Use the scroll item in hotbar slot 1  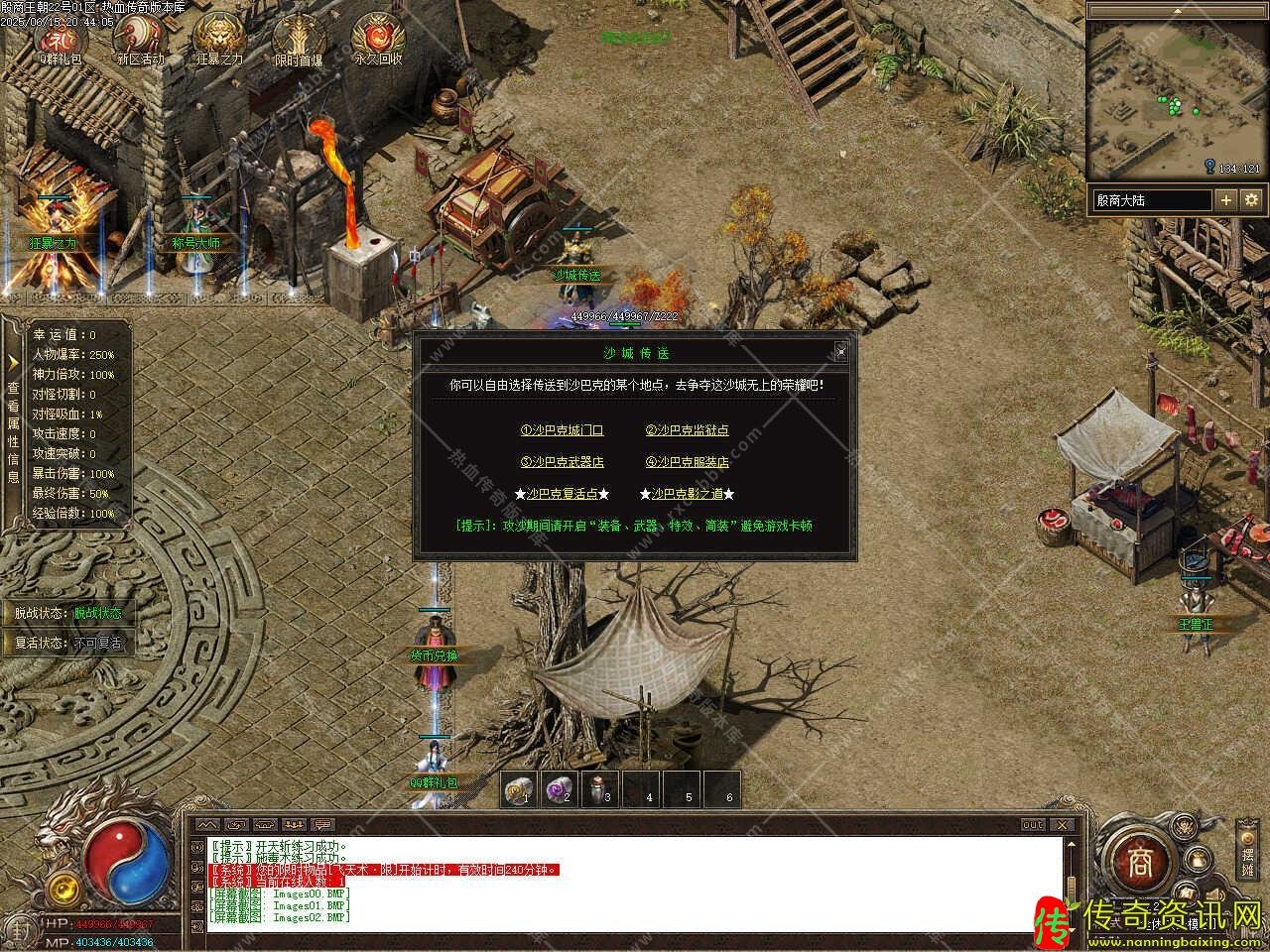click(518, 789)
